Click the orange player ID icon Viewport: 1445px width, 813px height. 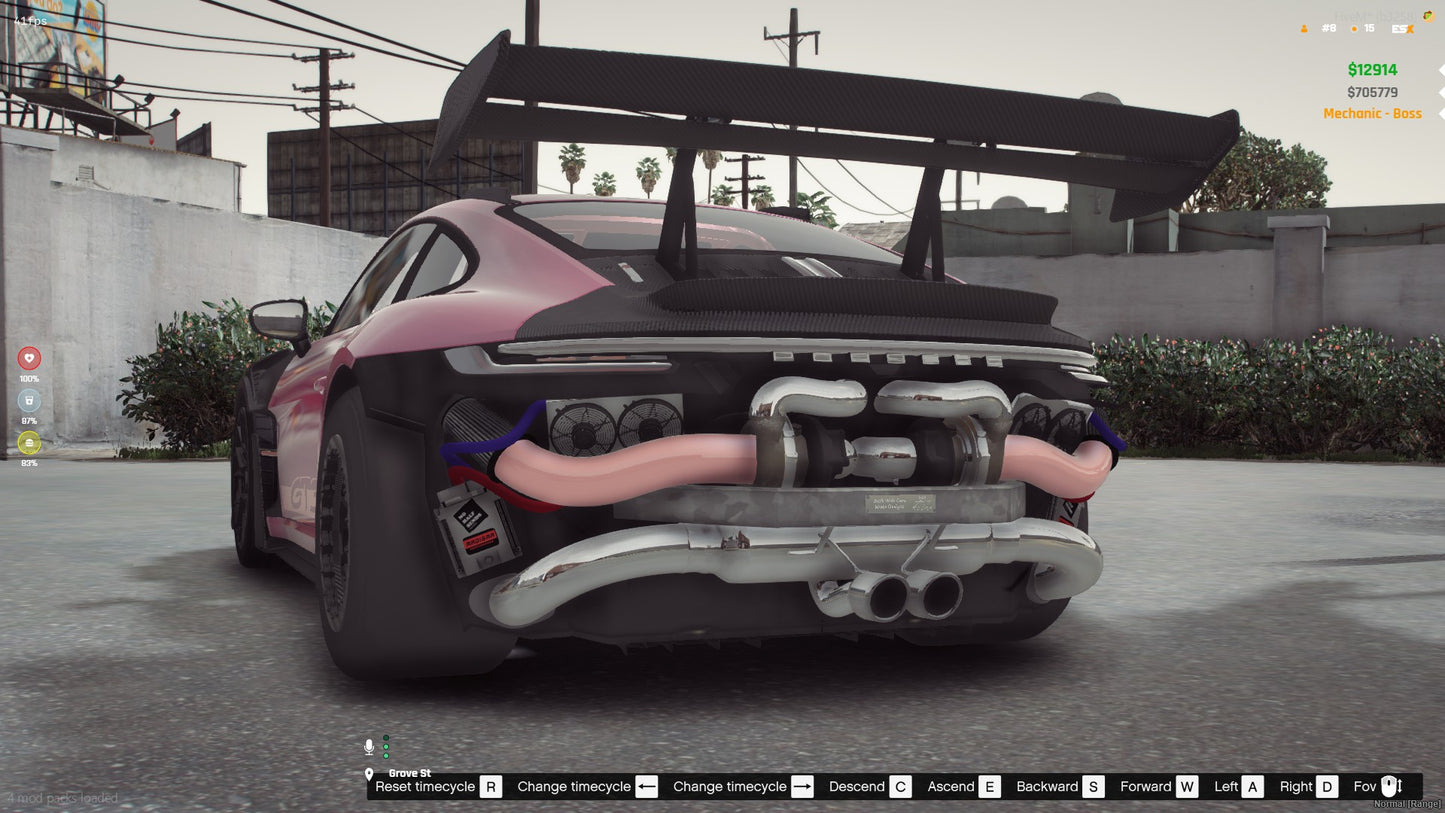1303,28
